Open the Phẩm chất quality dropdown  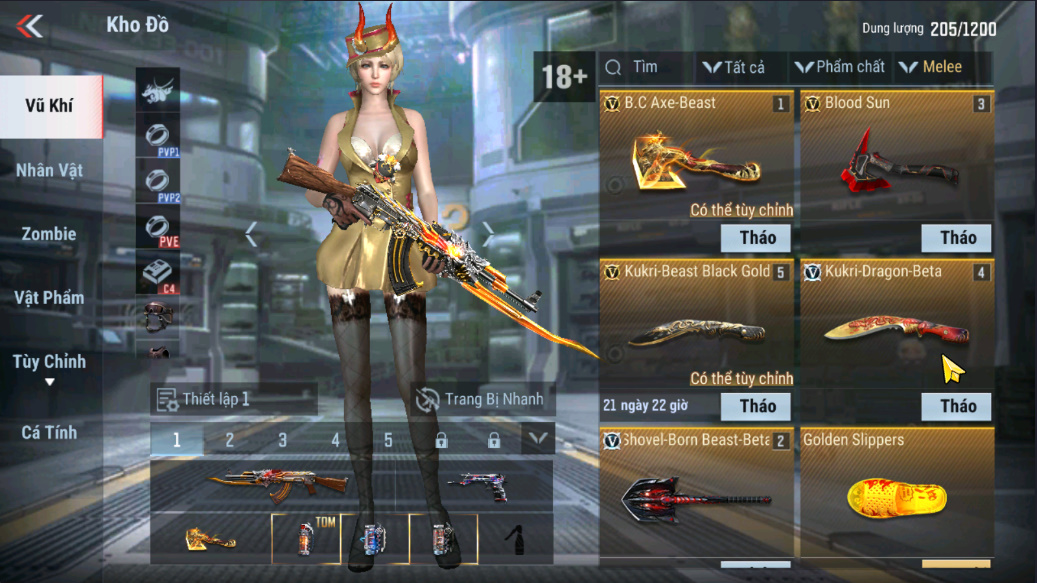click(x=840, y=67)
